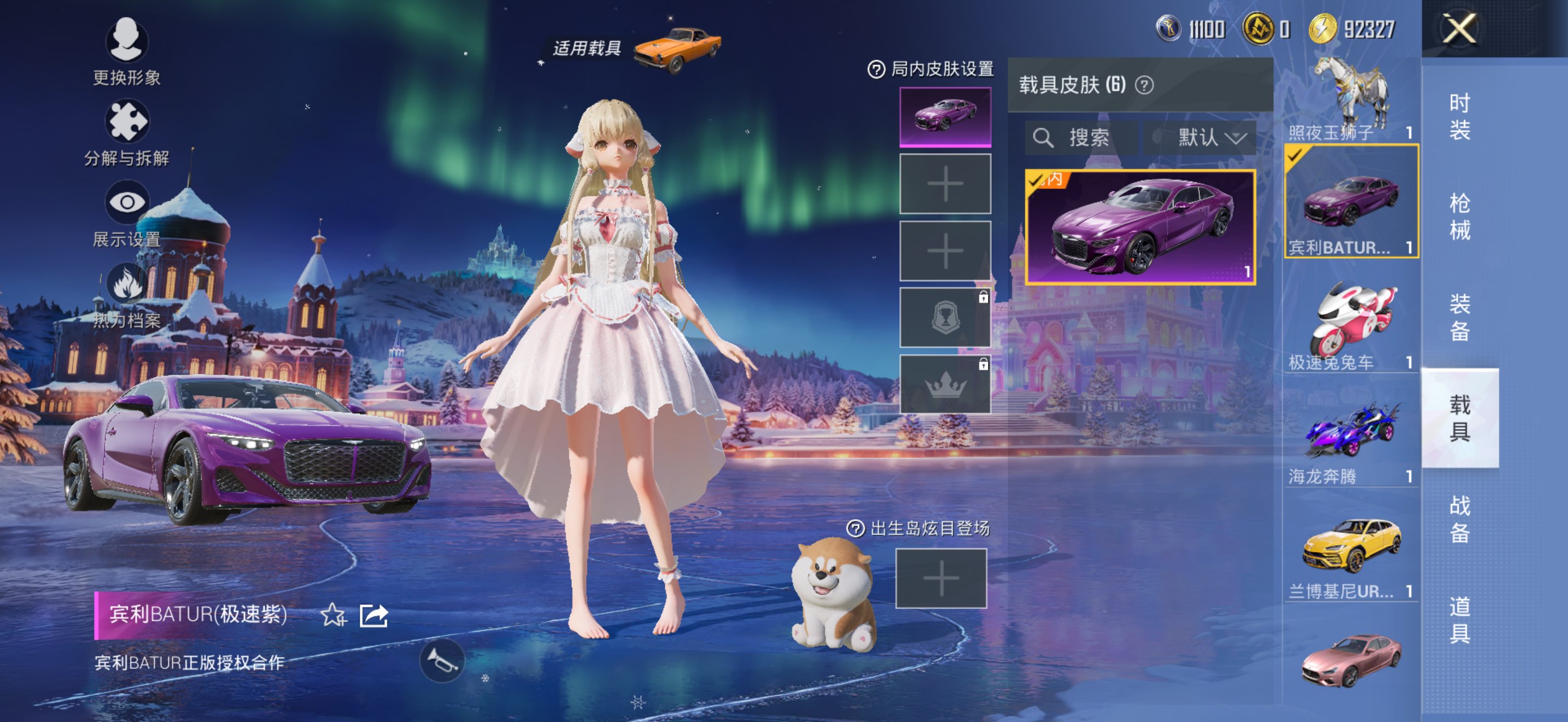
Task: Share the vehicle skin via arrow icon
Action: (x=374, y=615)
